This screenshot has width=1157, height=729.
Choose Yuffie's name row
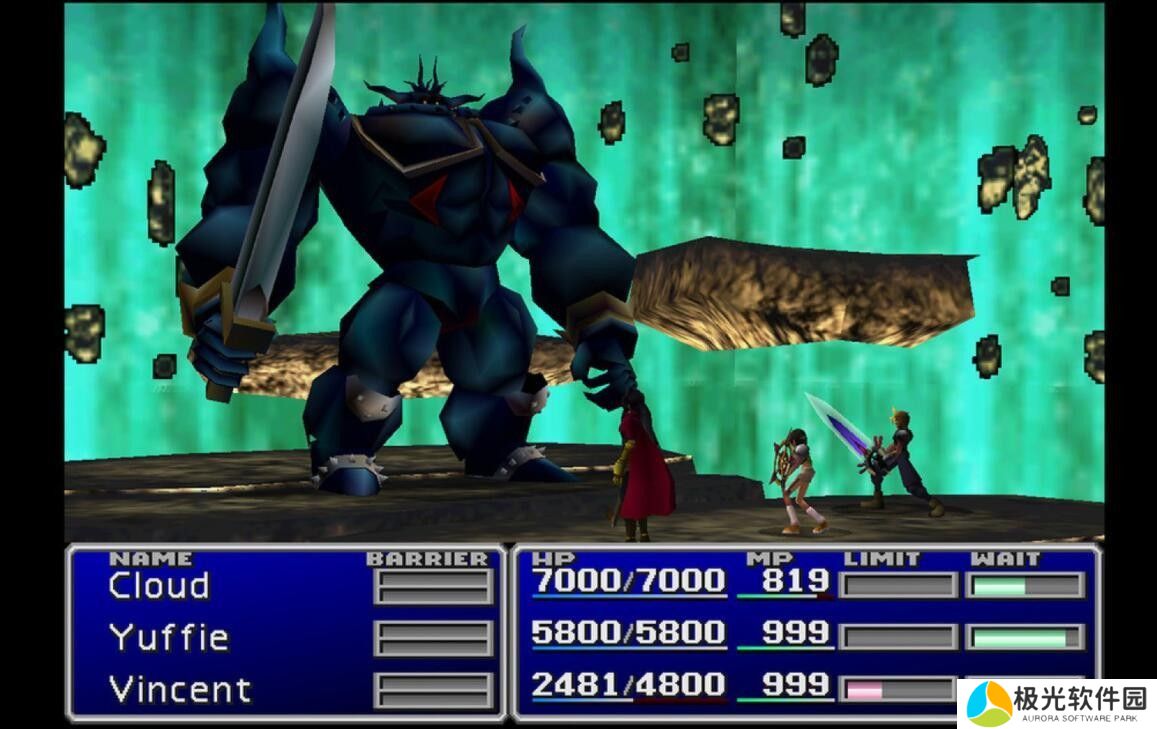[168, 637]
